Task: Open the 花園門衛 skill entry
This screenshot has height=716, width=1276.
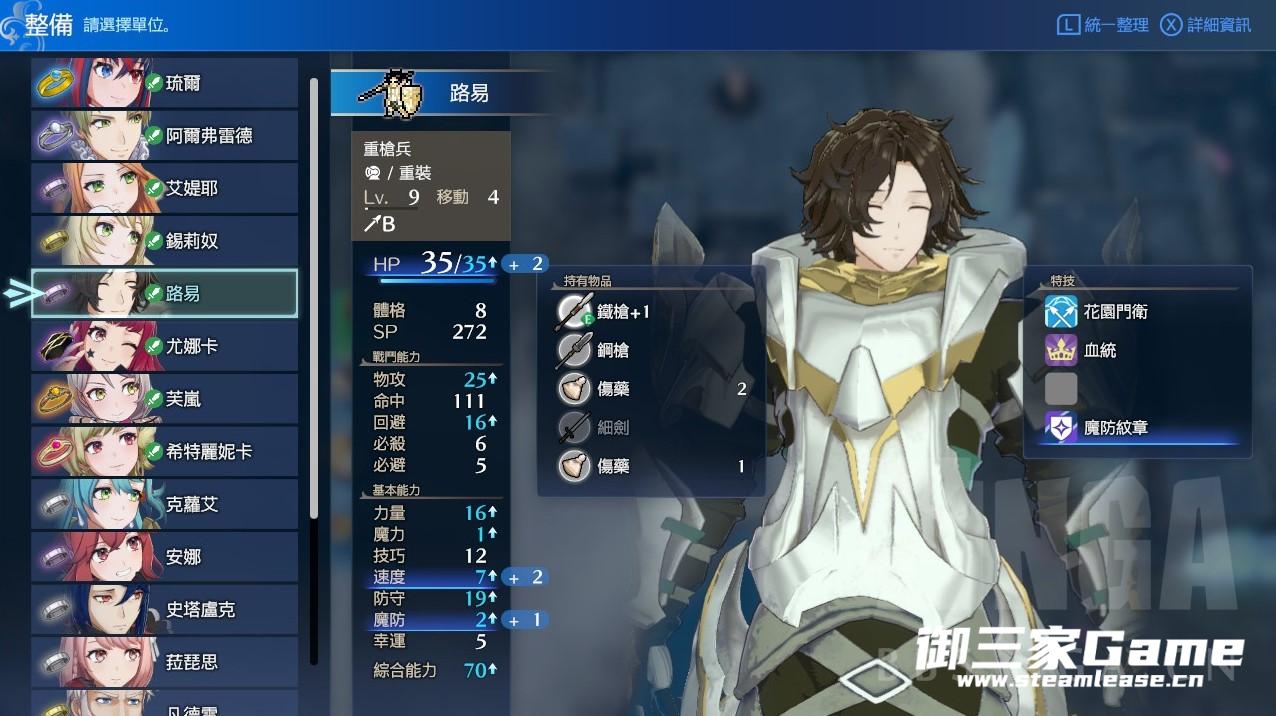Action: pyautogui.click(x=1115, y=312)
